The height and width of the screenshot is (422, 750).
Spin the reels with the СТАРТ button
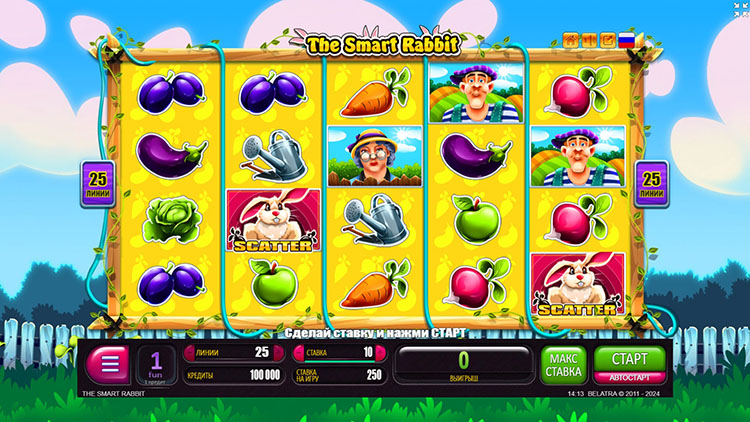pos(622,359)
